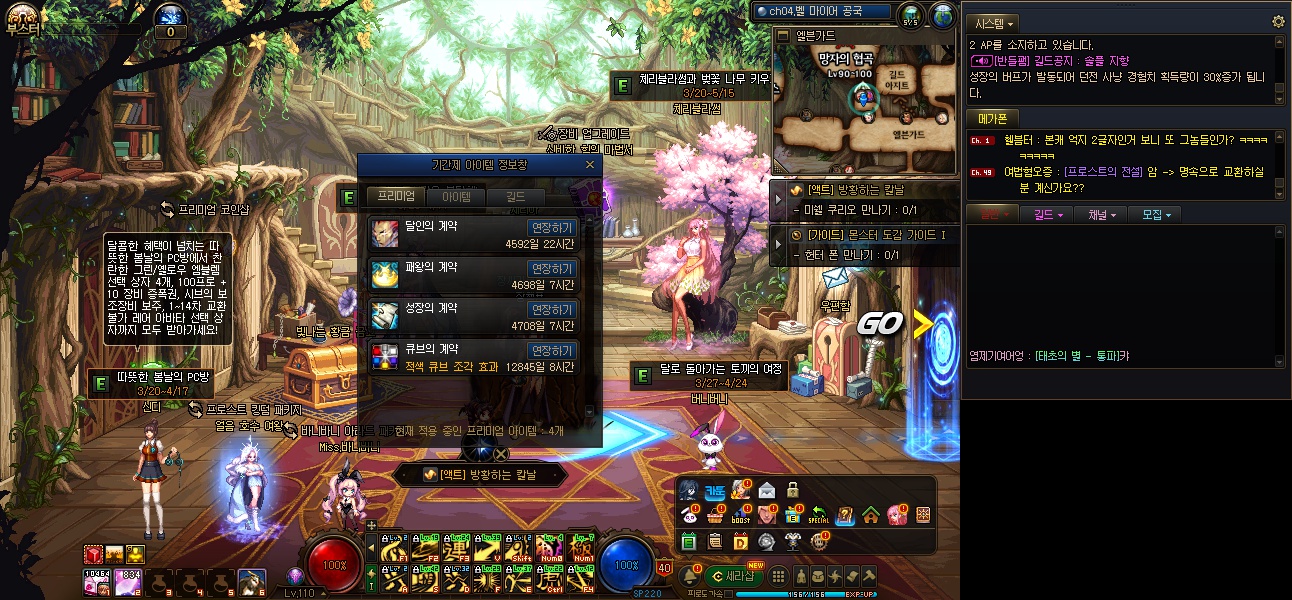Open the 시스템 chat dropdown
1292x600 pixels.
click(x=995, y=23)
